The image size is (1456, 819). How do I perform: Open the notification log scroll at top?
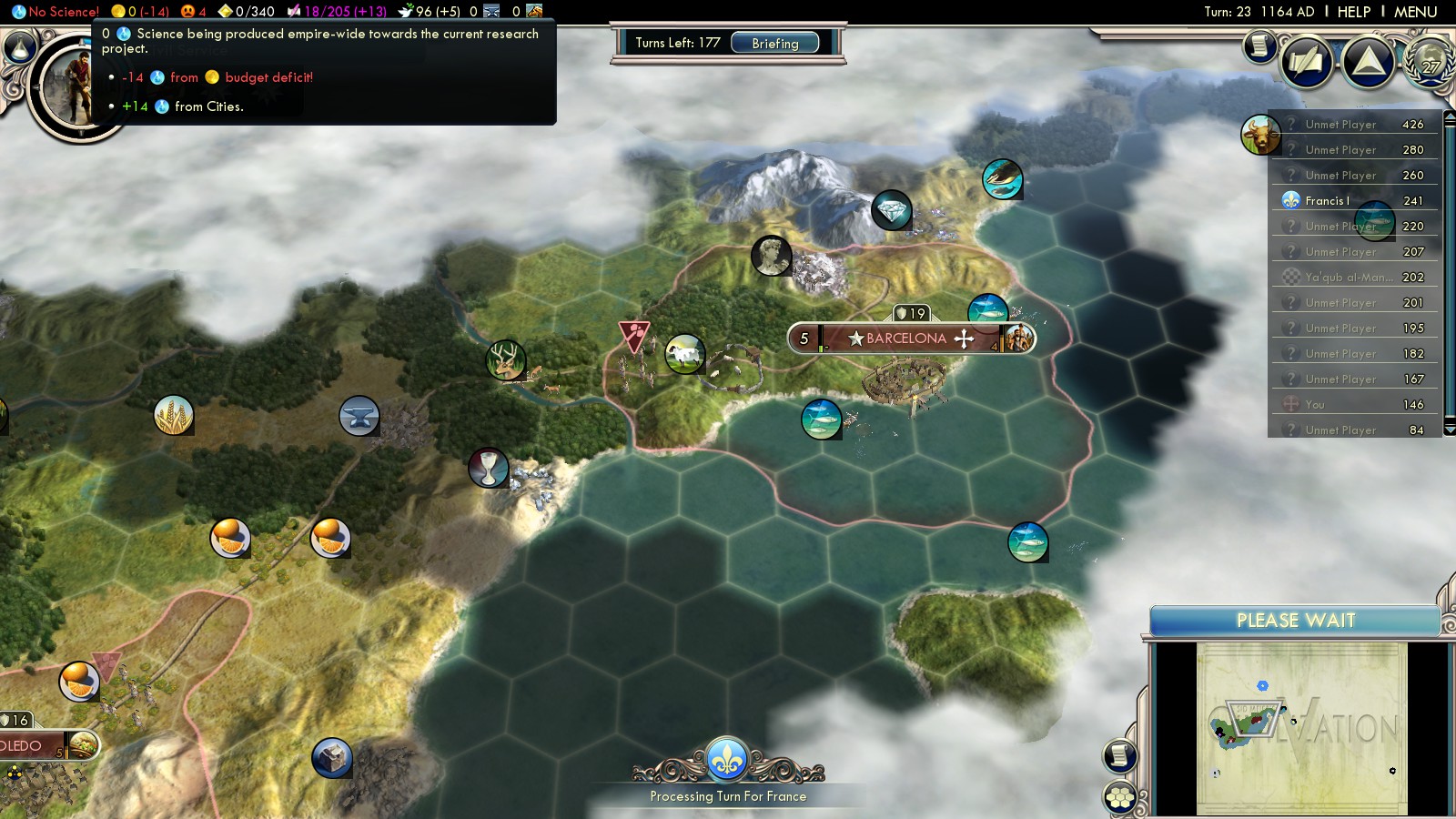(1260, 45)
